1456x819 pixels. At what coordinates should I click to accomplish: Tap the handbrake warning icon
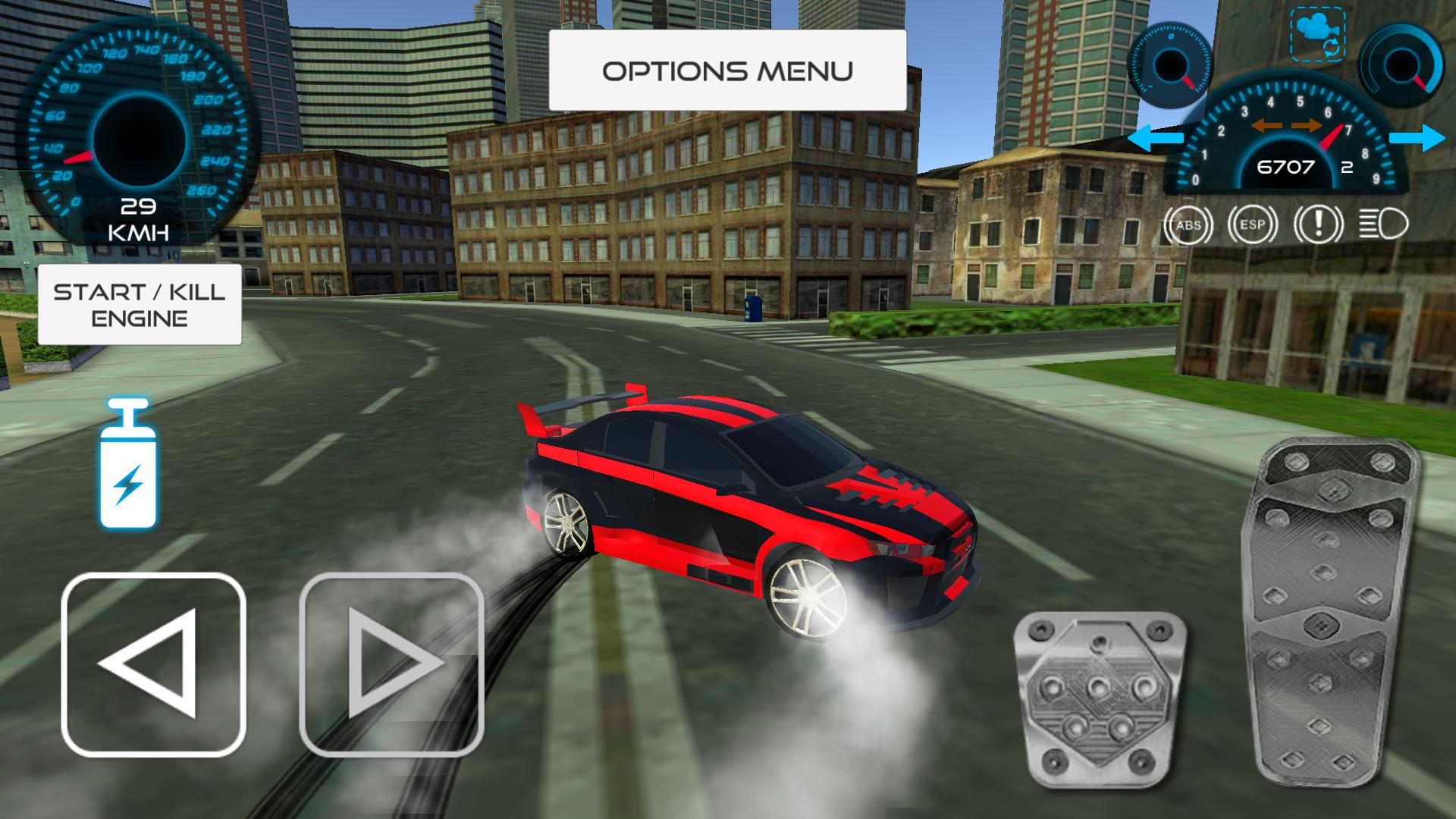tap(1319, 224)
